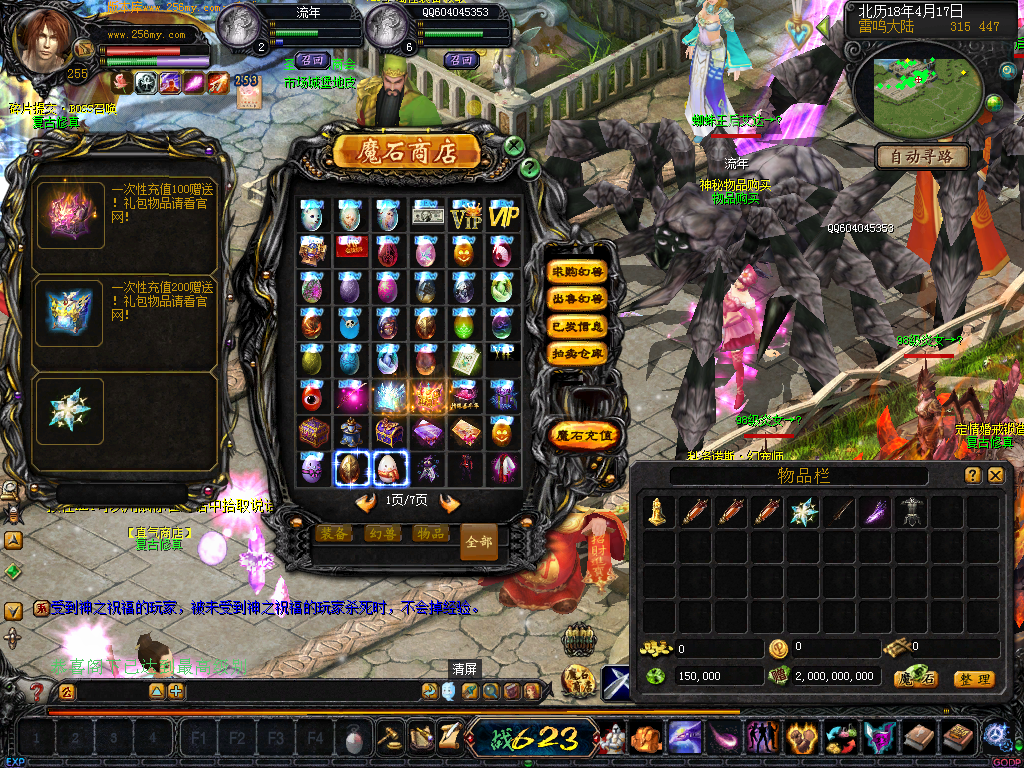Open the 拍卖仓库 auction storage
The image size is (1024, 768).
coord(577,353)
